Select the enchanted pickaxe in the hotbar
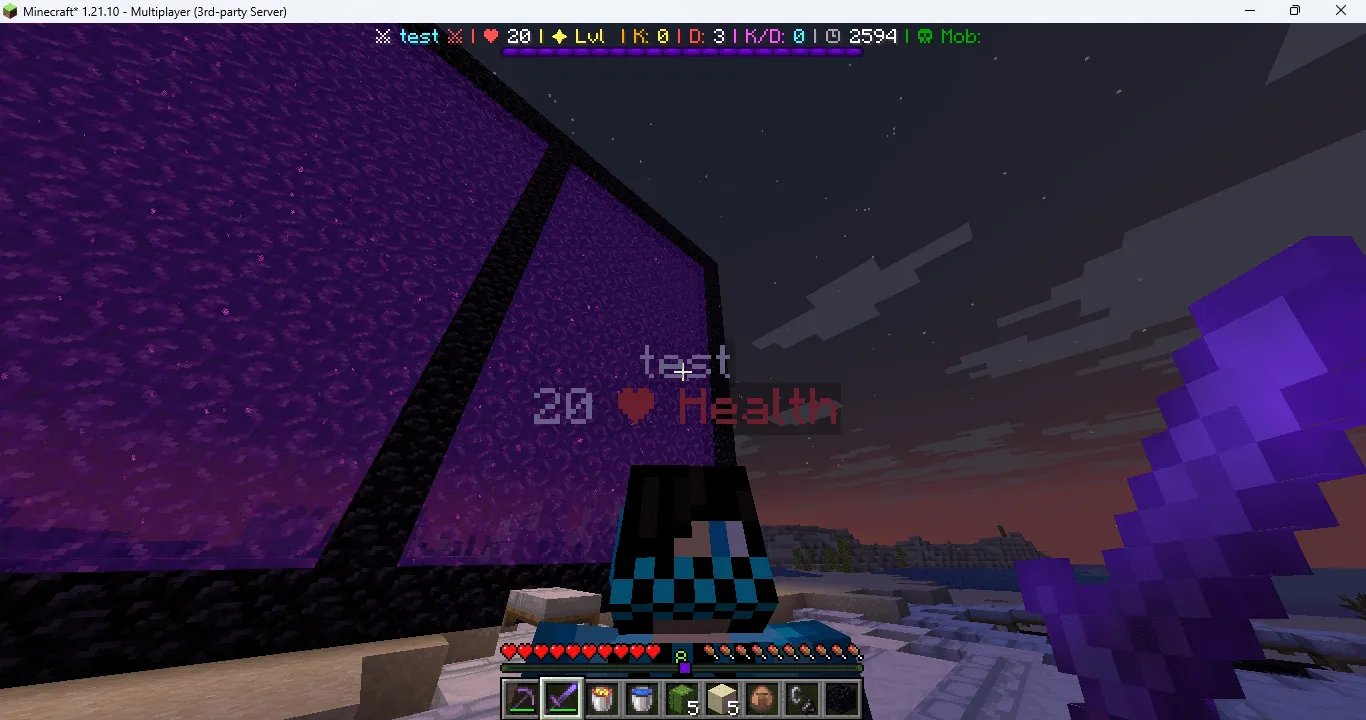Image resolution: width=1366 pixels, height=720 pixels. coord(521,699)
